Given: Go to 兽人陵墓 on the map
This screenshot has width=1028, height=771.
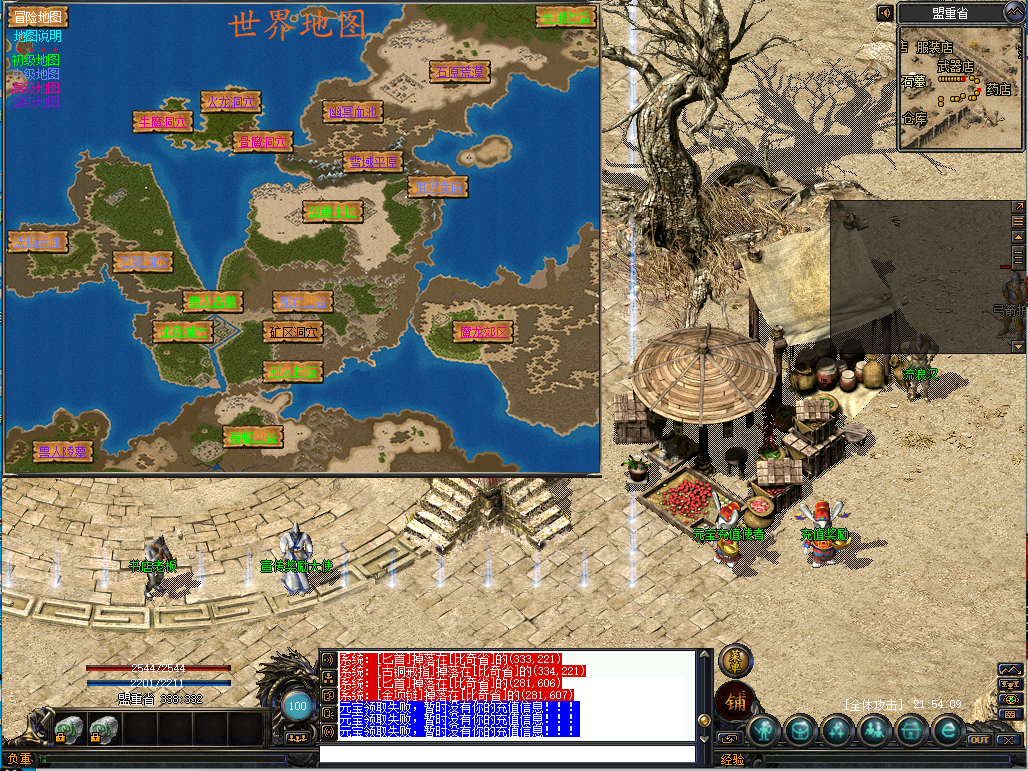Looking at the screenshot, I should tap(62, 452).
